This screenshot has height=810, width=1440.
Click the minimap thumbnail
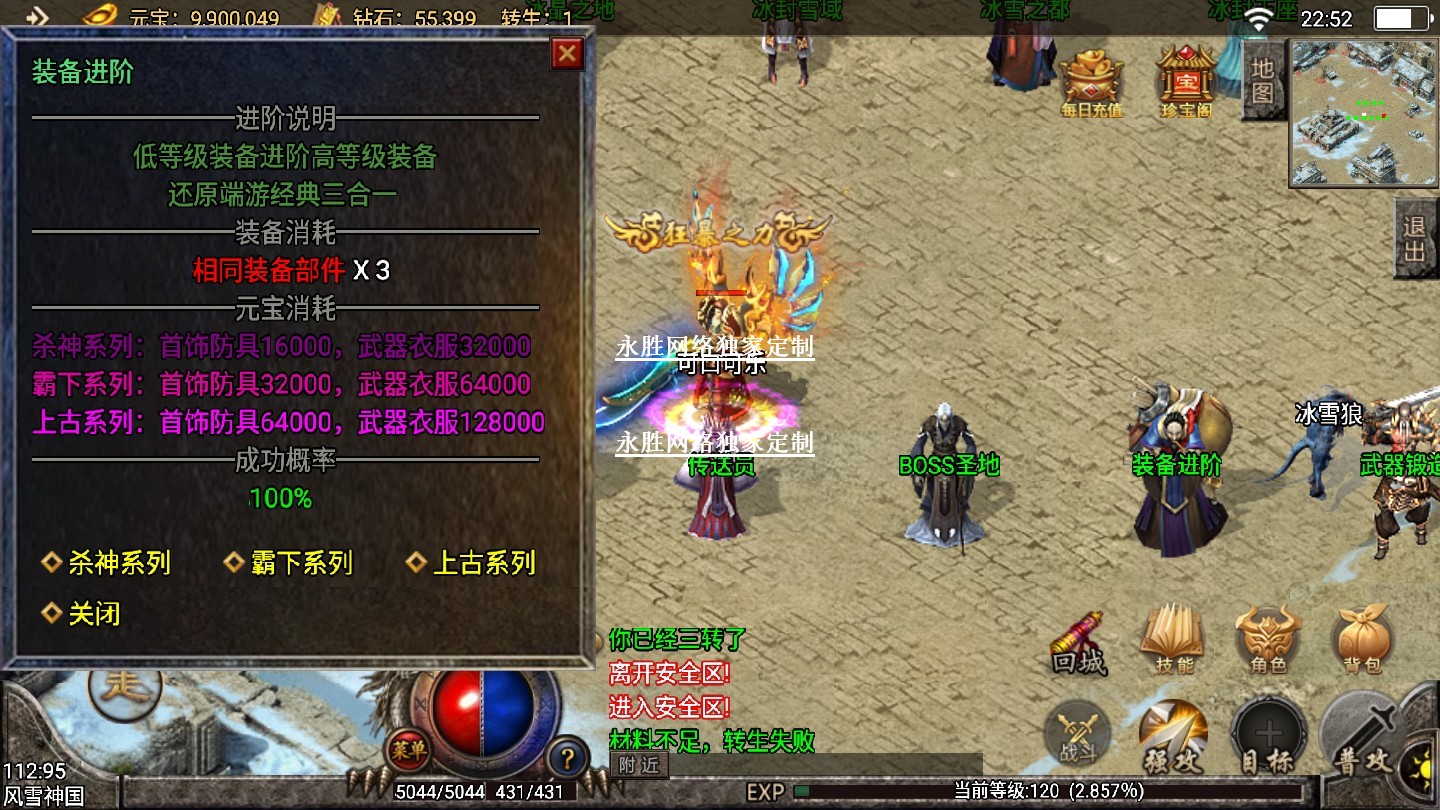1364,112
